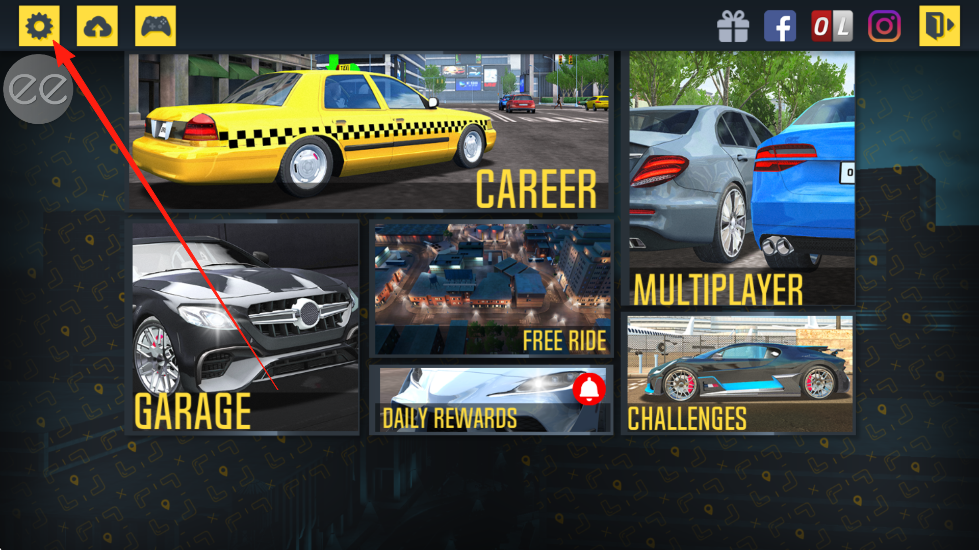The width and height of the screenshot is (979, 550).
Task: Select the Challenges mode
Action: [739, 373]
